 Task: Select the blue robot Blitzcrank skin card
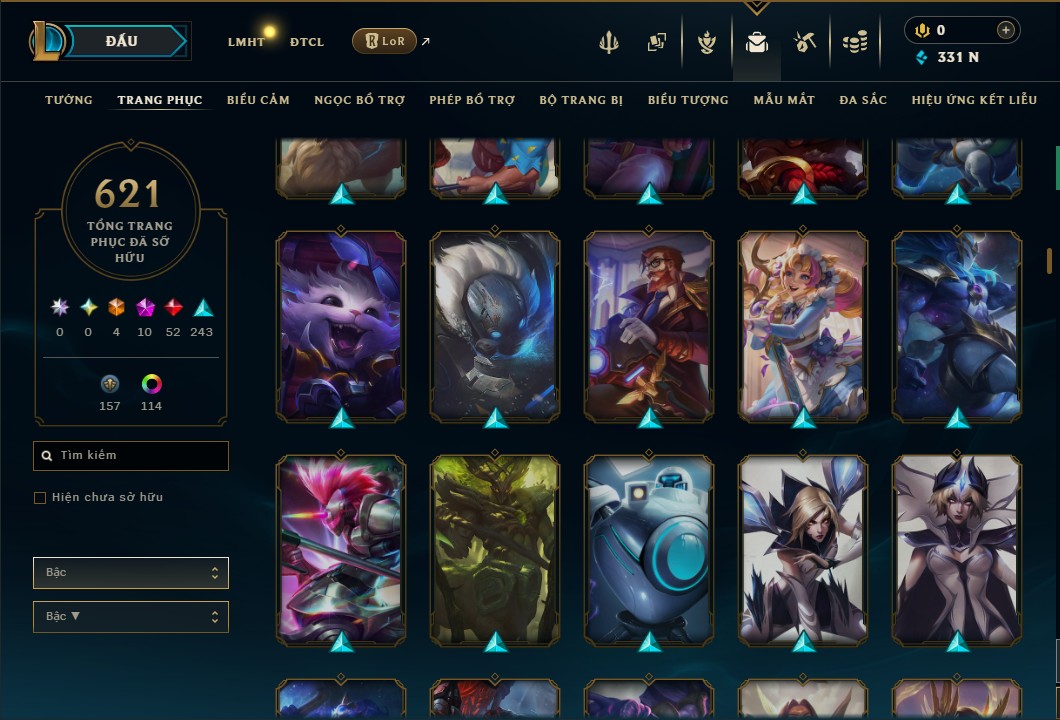pyautogui.click(x=649, y=548)
